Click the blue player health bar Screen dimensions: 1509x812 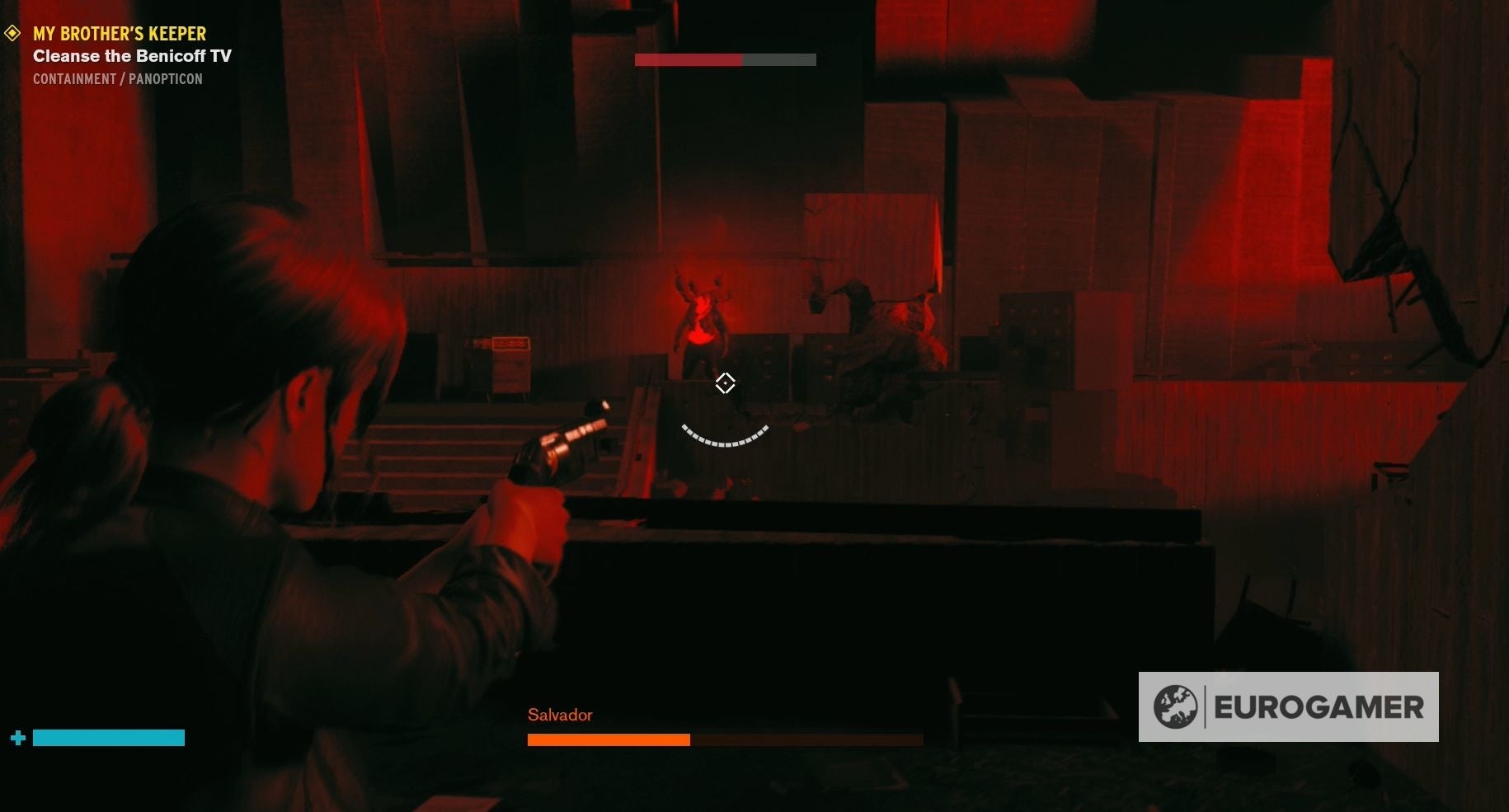pyautogui.click(x=108, y=737)
